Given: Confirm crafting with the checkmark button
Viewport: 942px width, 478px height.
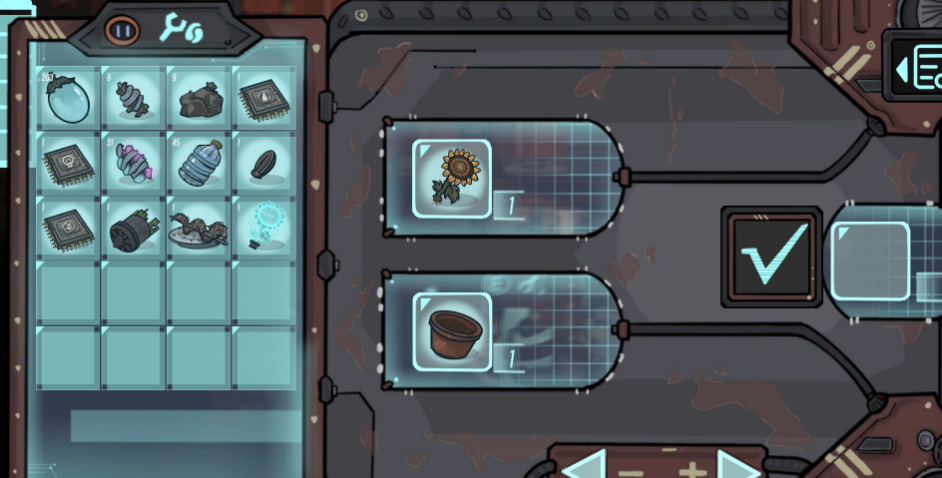Looking at the screenshot, I should (x=771, y=256).
